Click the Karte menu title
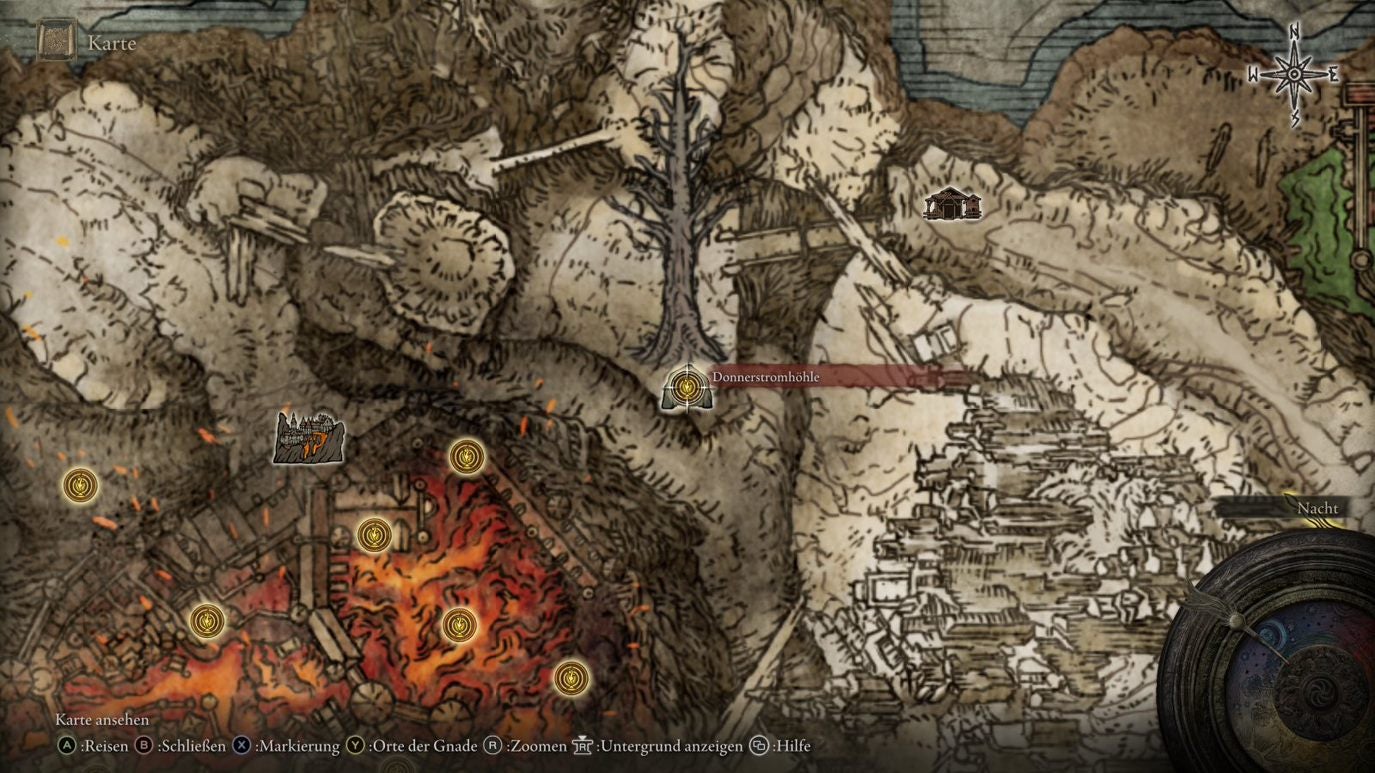Image resolution: width=1375 pixels, height=773 pixels. pos(110,43)
